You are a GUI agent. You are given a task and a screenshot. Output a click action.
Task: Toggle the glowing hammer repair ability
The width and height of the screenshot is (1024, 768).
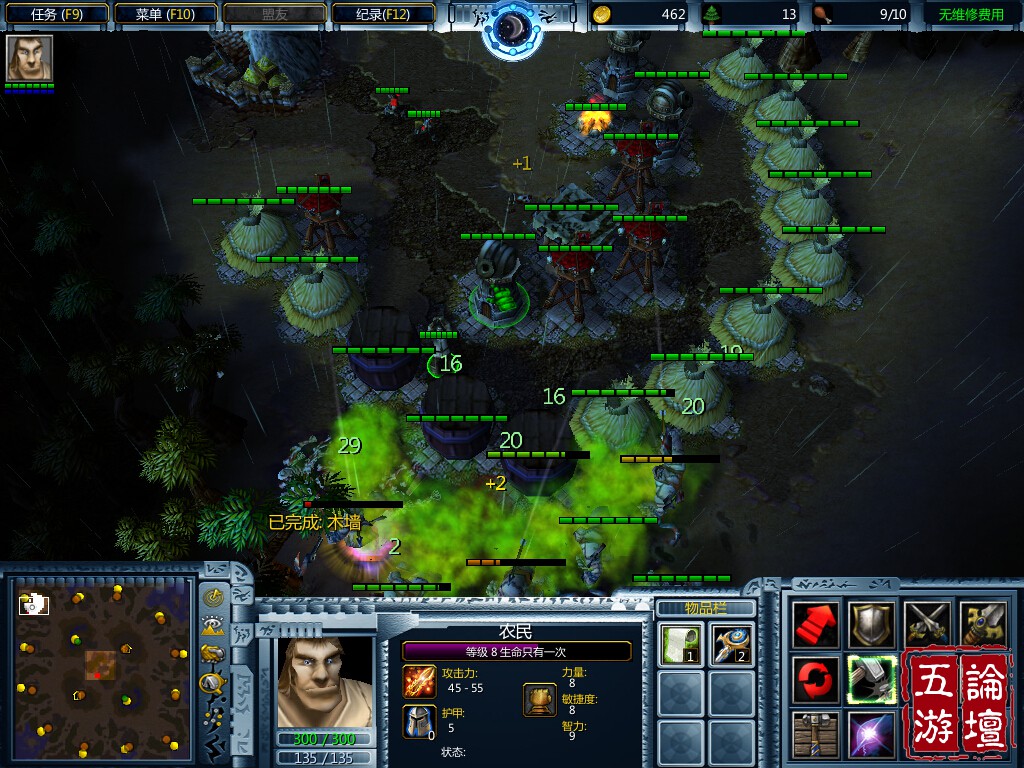tap(871, 680)
